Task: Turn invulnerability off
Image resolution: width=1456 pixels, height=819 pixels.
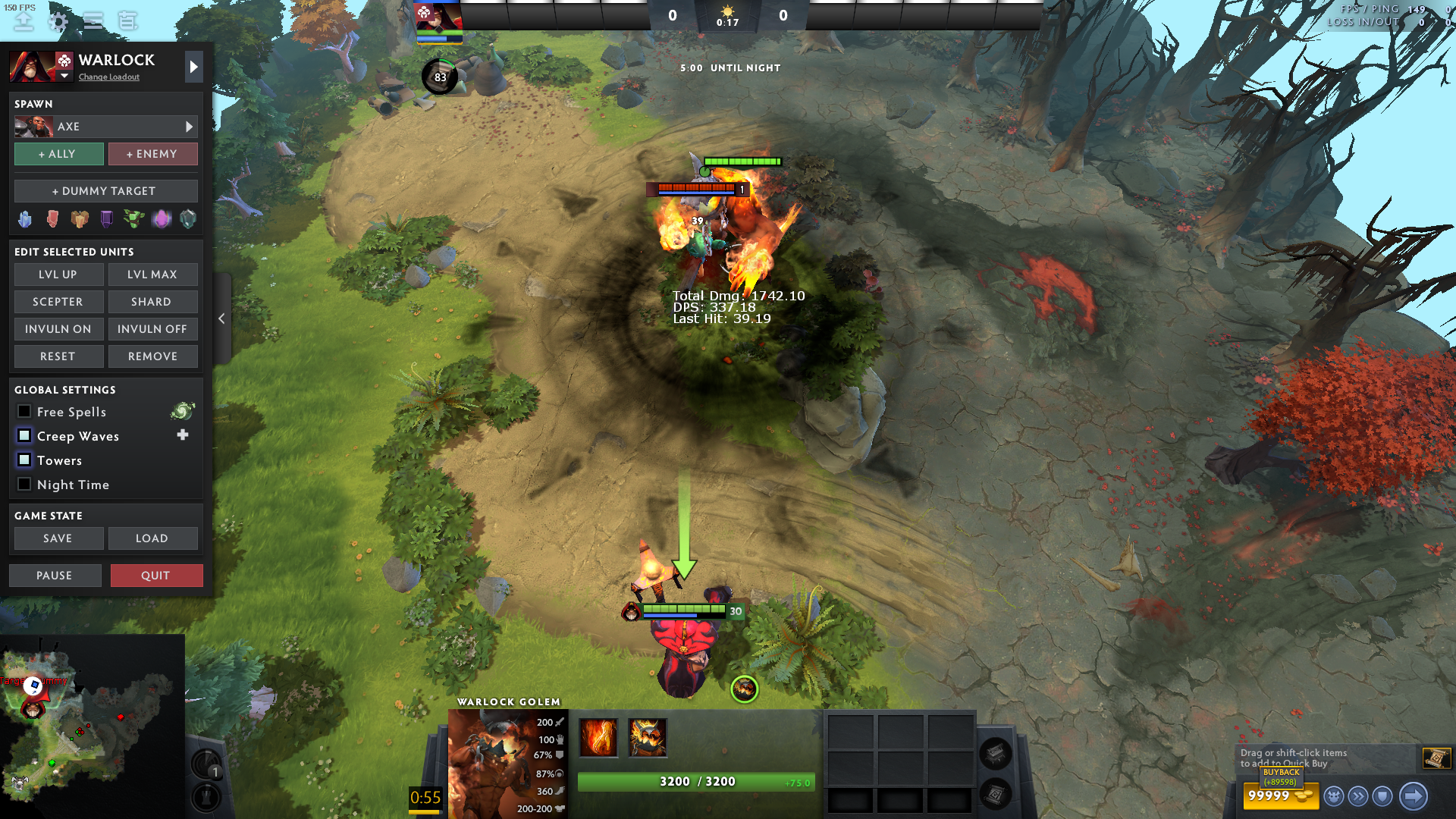Action: pyautogui.click(x=152, y=329)
